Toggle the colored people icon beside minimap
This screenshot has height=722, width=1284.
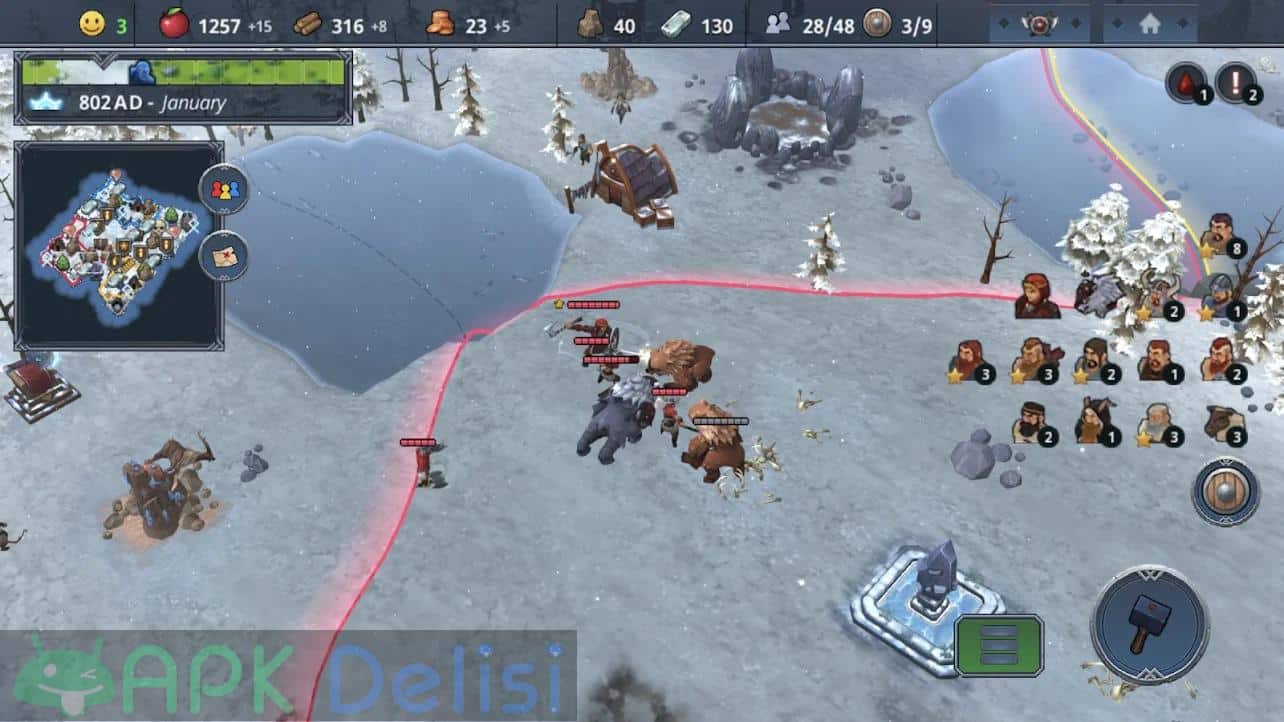(224, 190)
